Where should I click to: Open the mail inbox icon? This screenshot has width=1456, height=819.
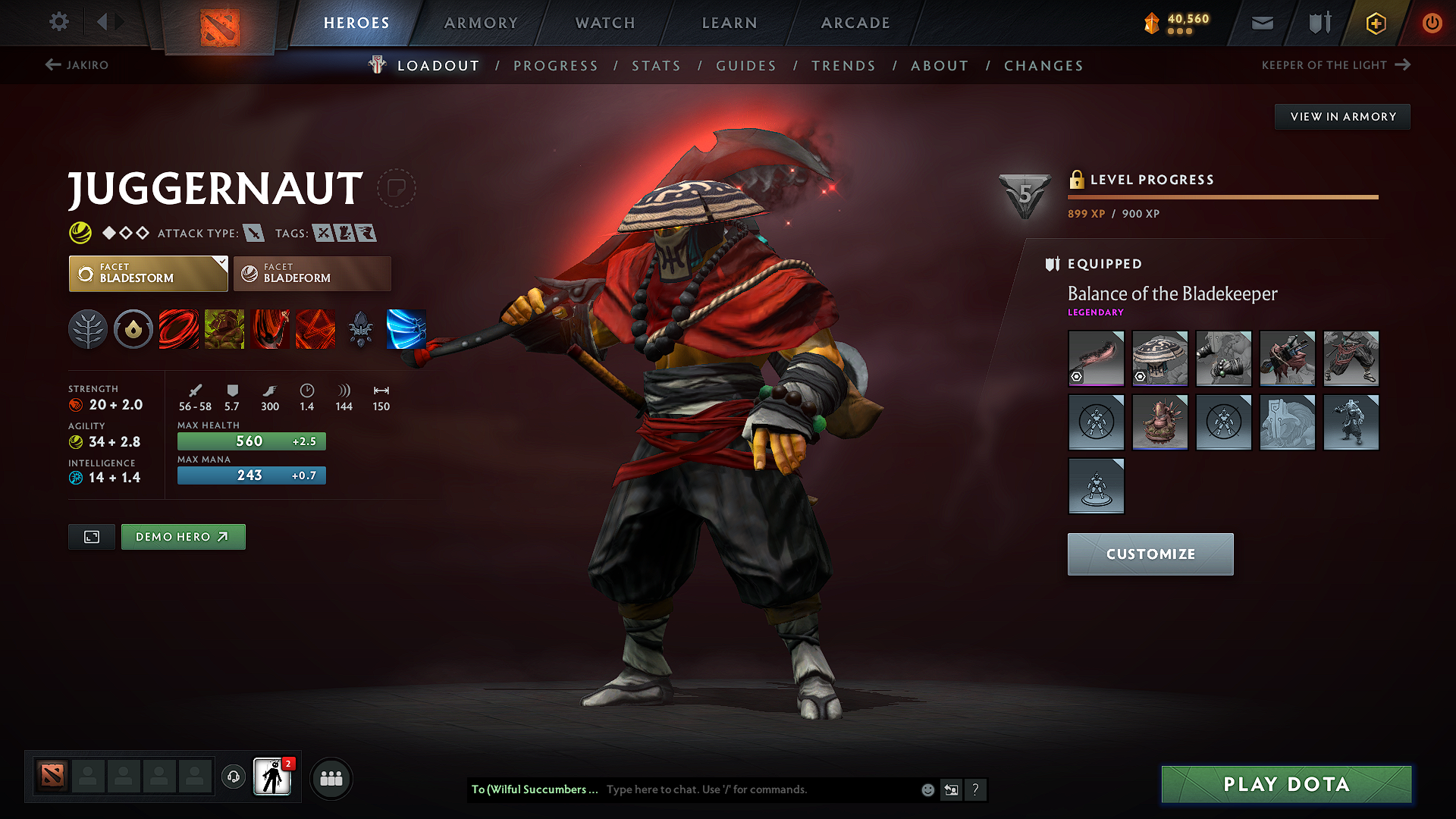point(1261,23)
